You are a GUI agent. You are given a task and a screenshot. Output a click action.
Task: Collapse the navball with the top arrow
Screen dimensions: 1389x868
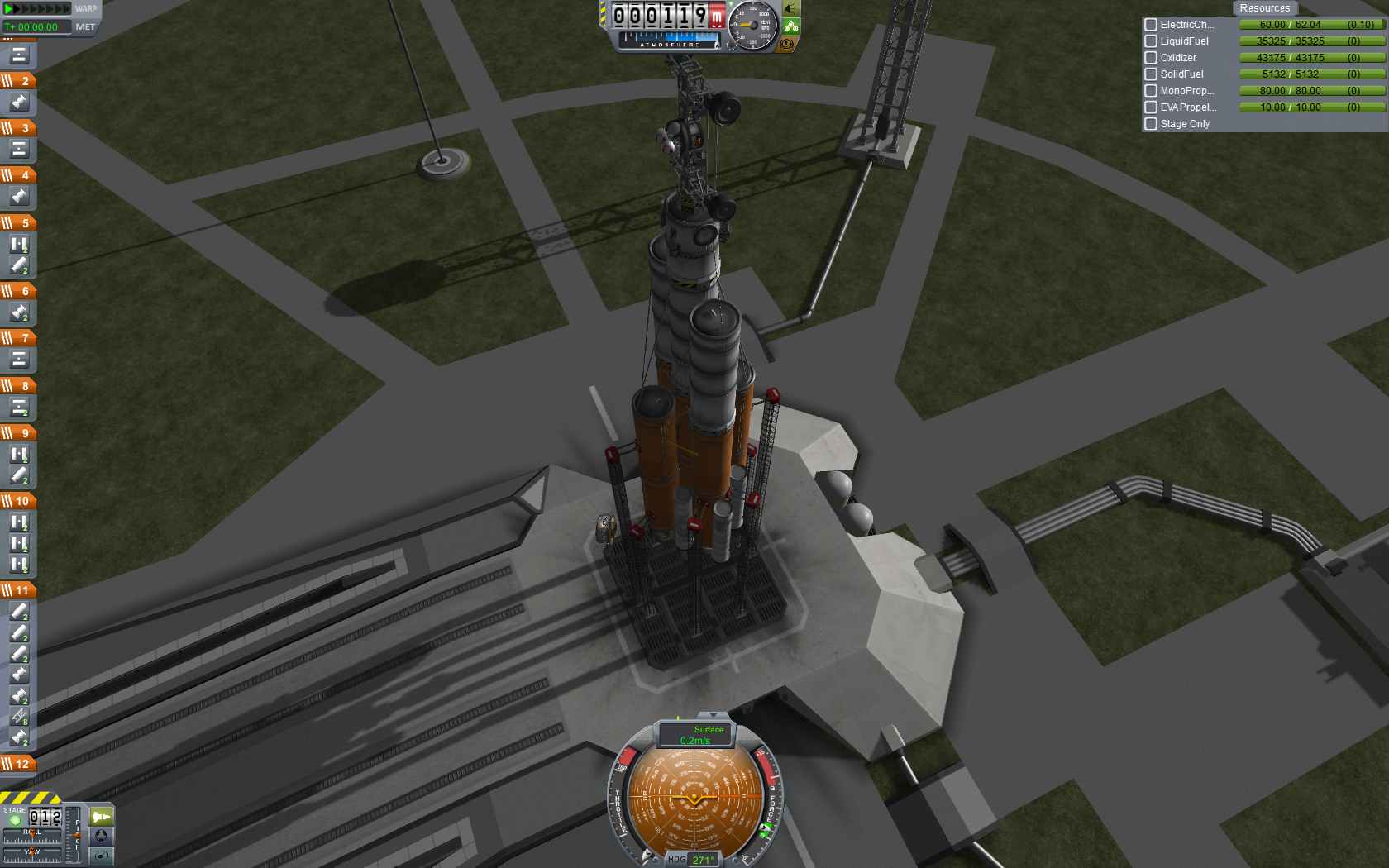pos(713,715)
